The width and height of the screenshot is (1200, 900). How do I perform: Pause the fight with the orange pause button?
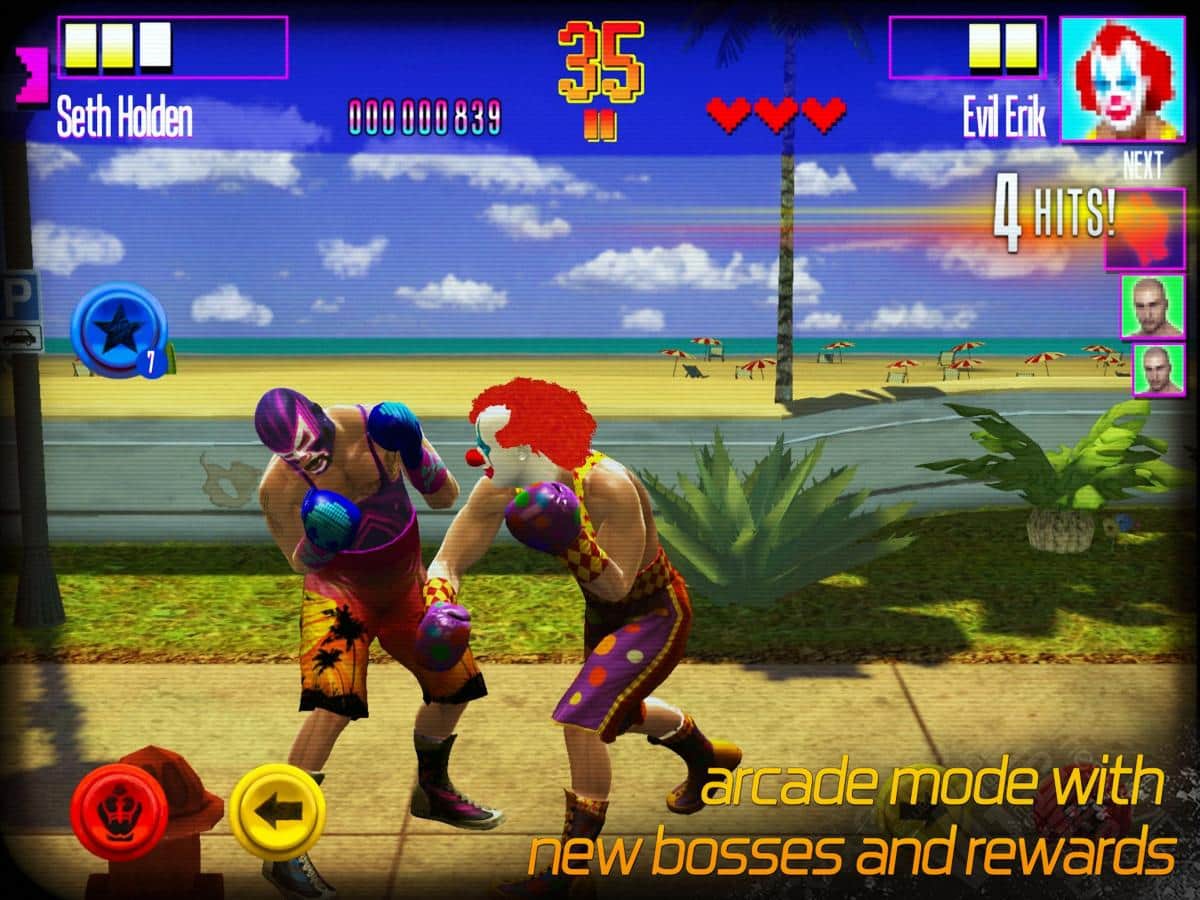[600, 130]
